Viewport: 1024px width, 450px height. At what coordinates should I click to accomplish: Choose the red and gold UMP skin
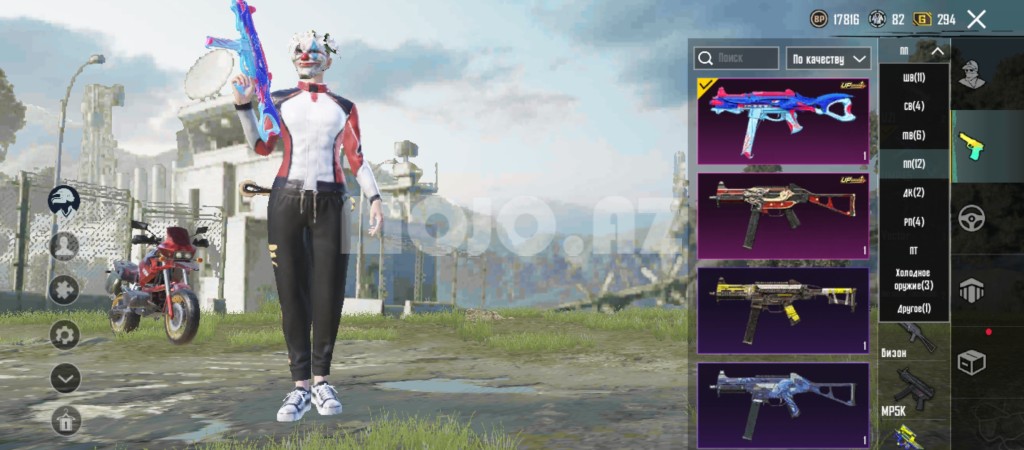tap(783, 216)
